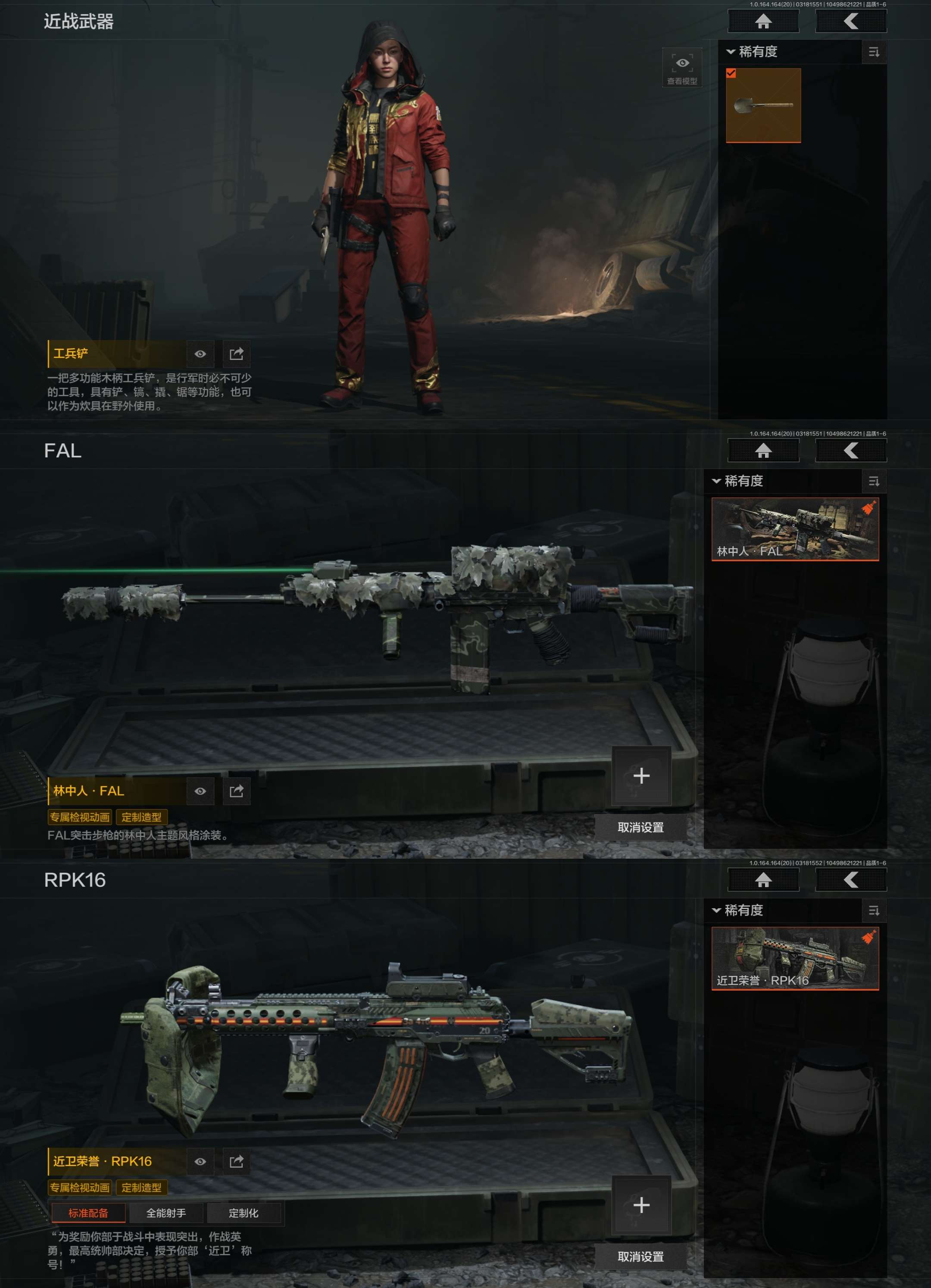Click 取消设置 for the 近卫荣誉 · RPK16 skin
The width and height of the screenshot is (931, 1288).
(640, 1257)
